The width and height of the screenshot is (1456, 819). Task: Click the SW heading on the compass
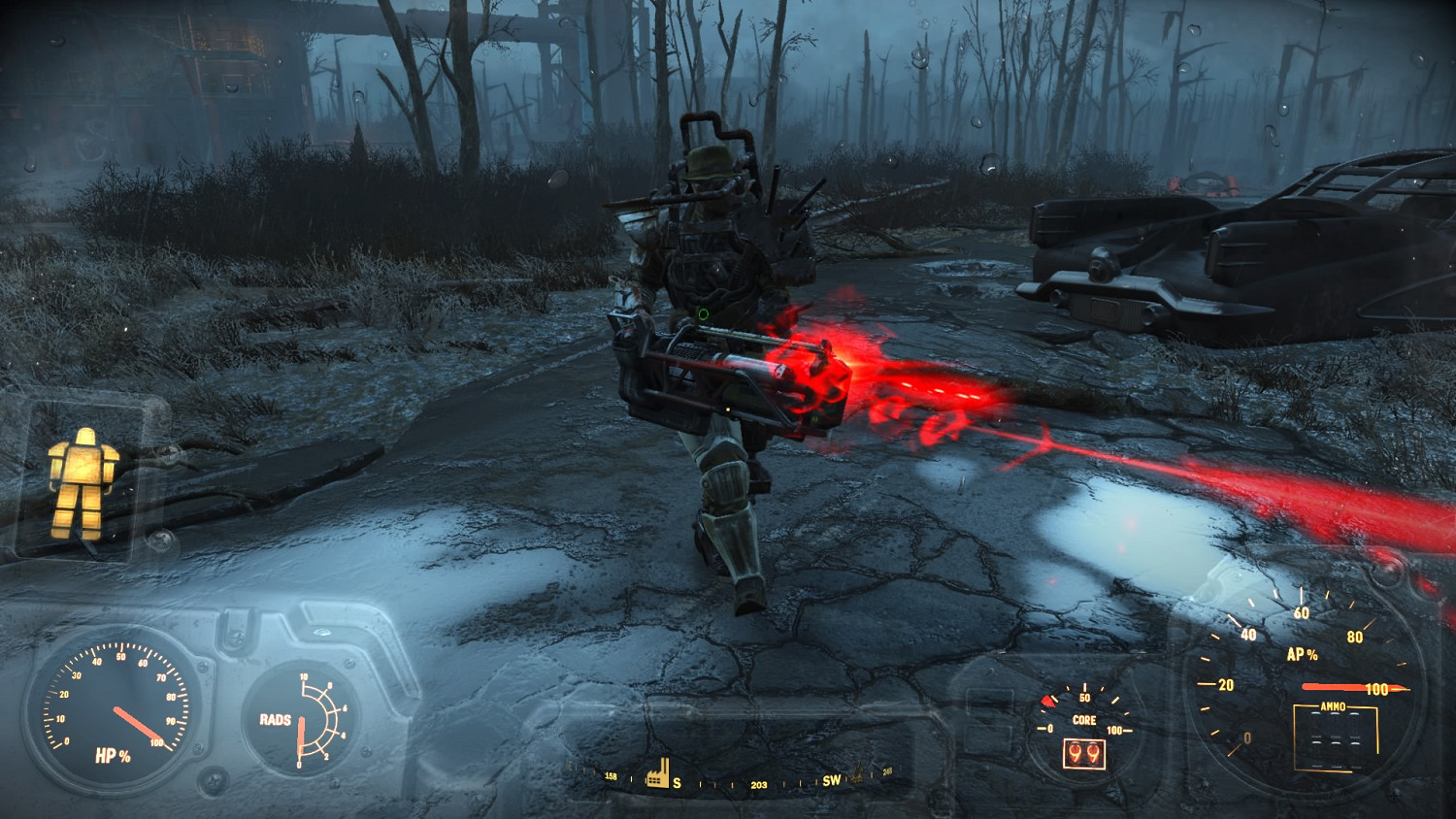pyautogui.click(x=832, y=780)
